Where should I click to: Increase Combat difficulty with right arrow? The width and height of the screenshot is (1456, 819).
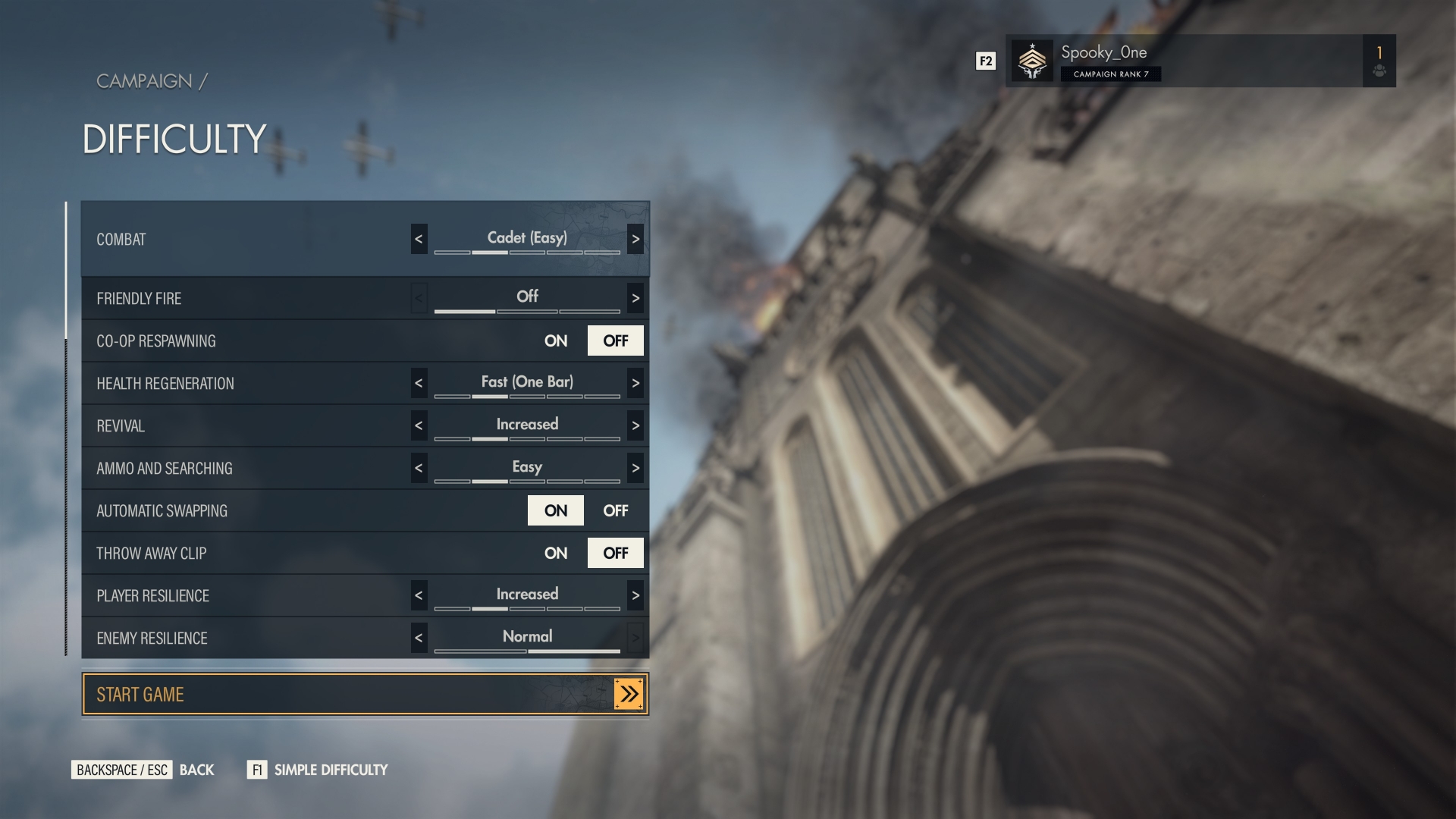(635, 240)
